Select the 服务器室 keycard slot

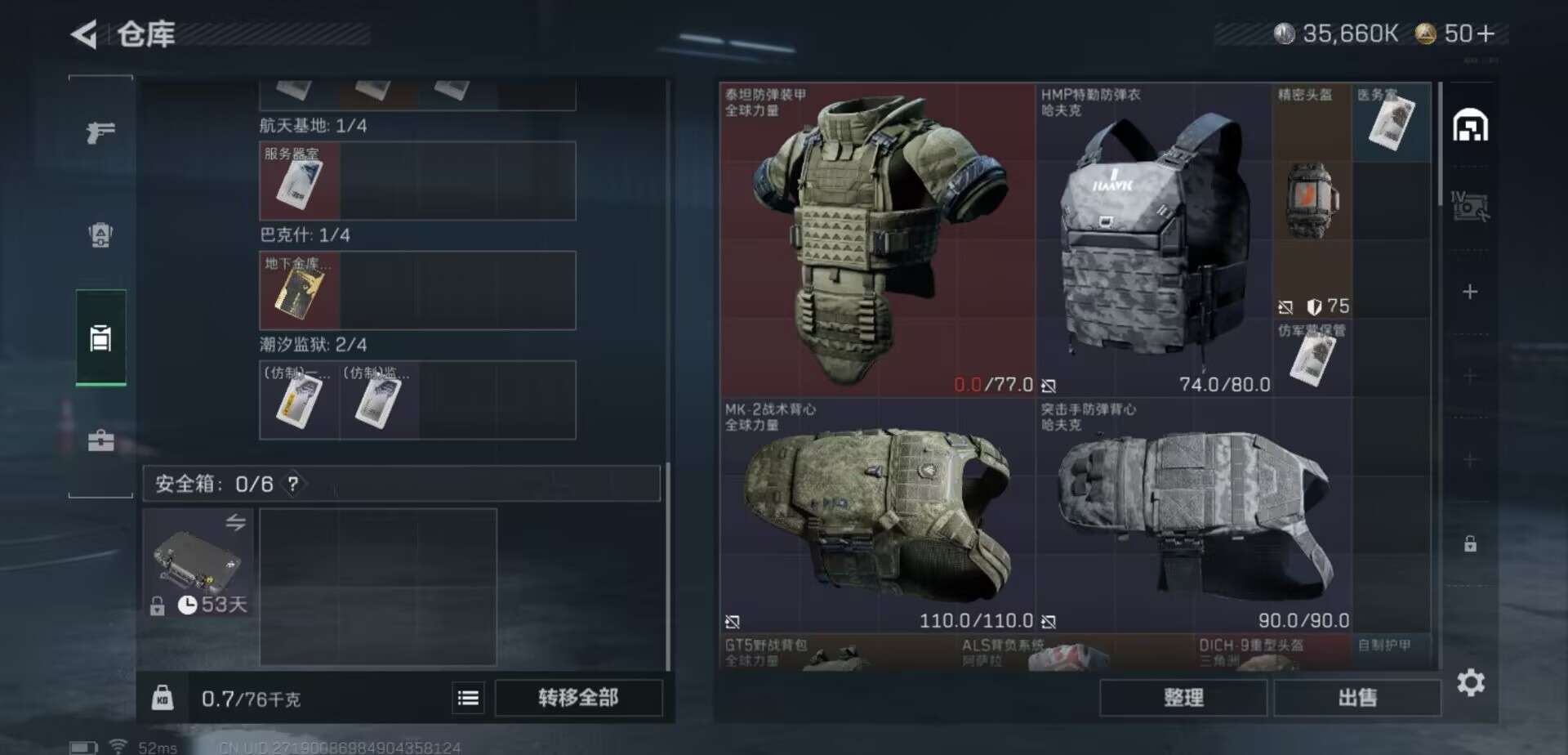pos(299,181)
